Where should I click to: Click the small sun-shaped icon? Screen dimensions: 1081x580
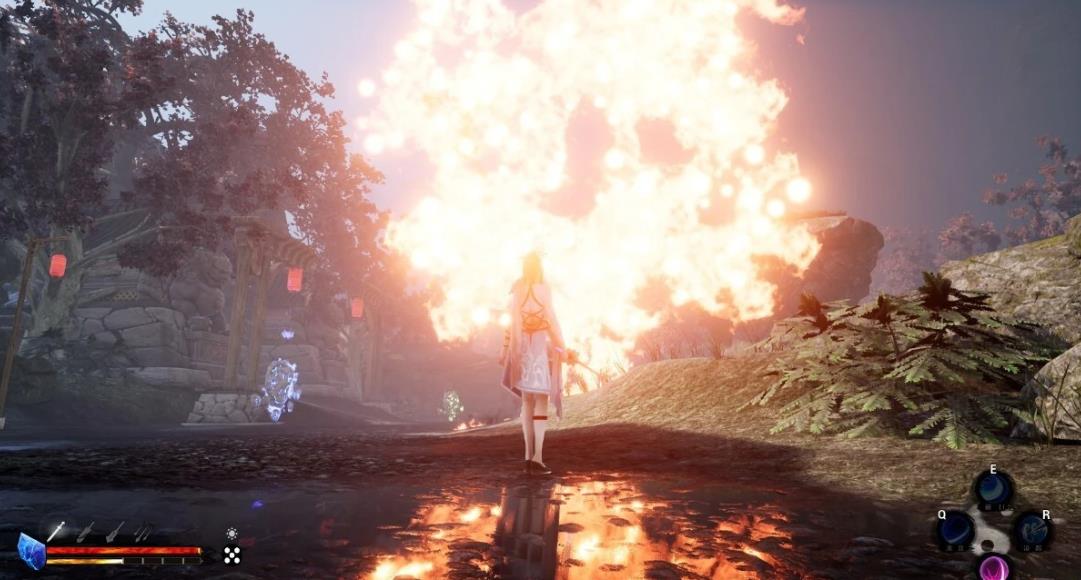point(232,534)
